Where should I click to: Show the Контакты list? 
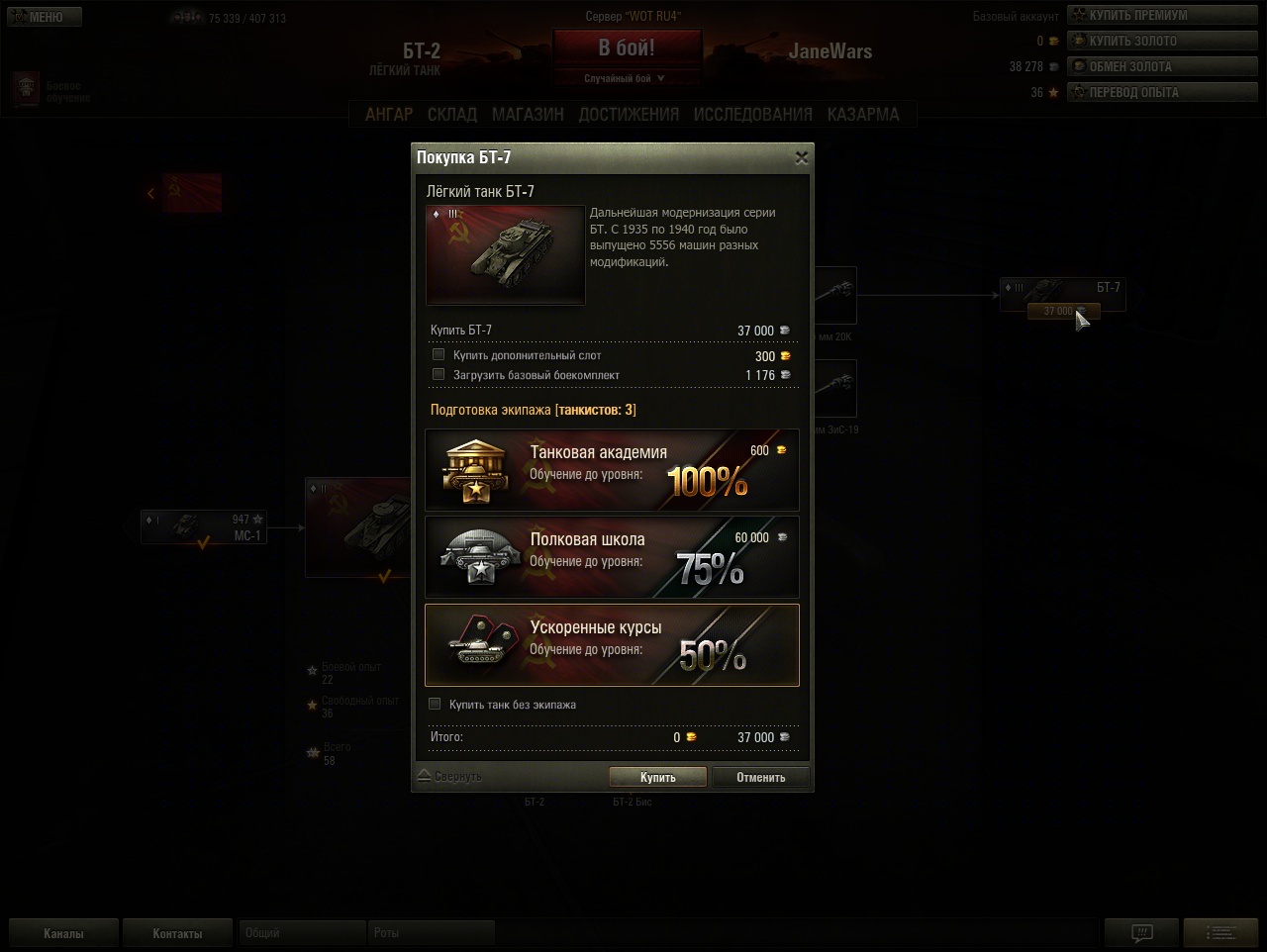pos(177,933)
